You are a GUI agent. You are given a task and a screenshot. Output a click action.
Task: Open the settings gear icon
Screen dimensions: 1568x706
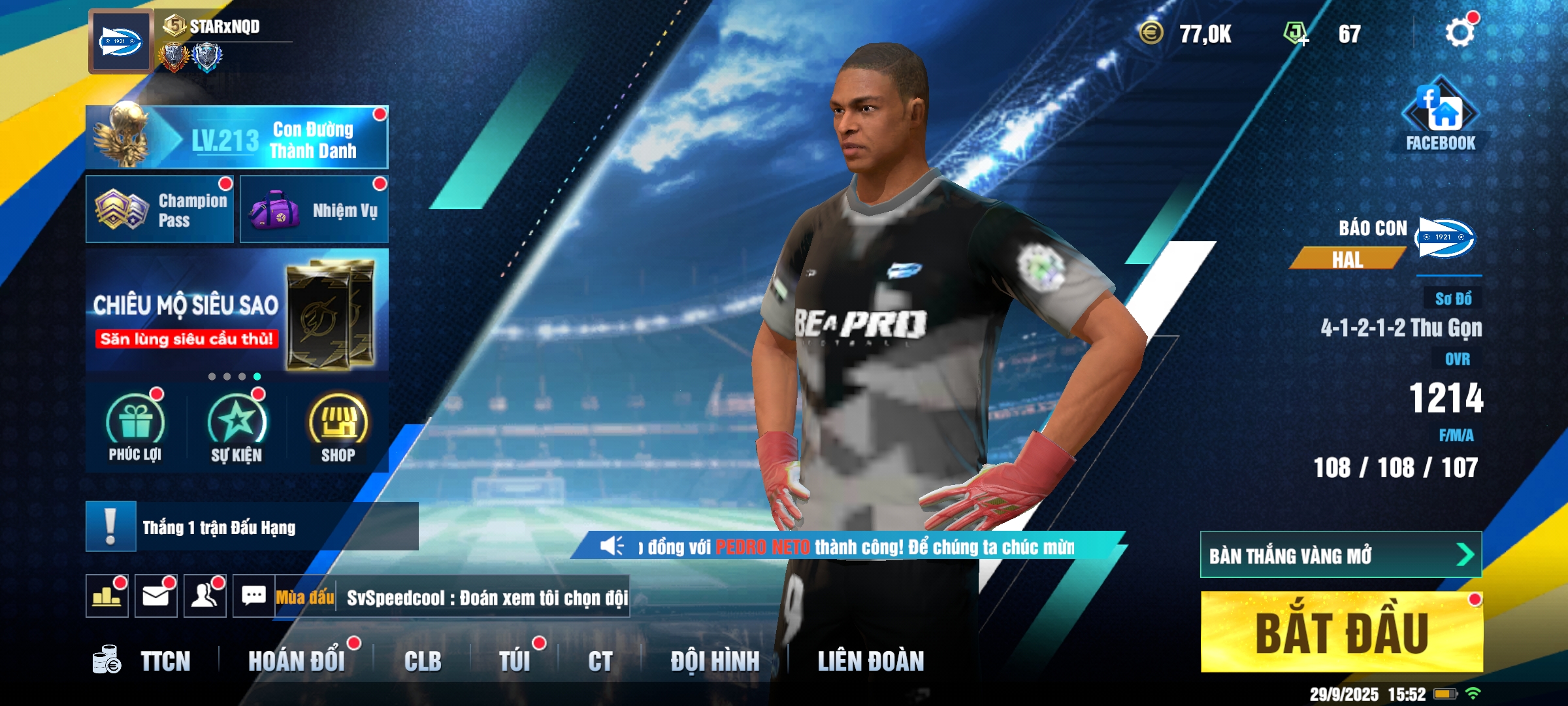tap(1460, 33)
